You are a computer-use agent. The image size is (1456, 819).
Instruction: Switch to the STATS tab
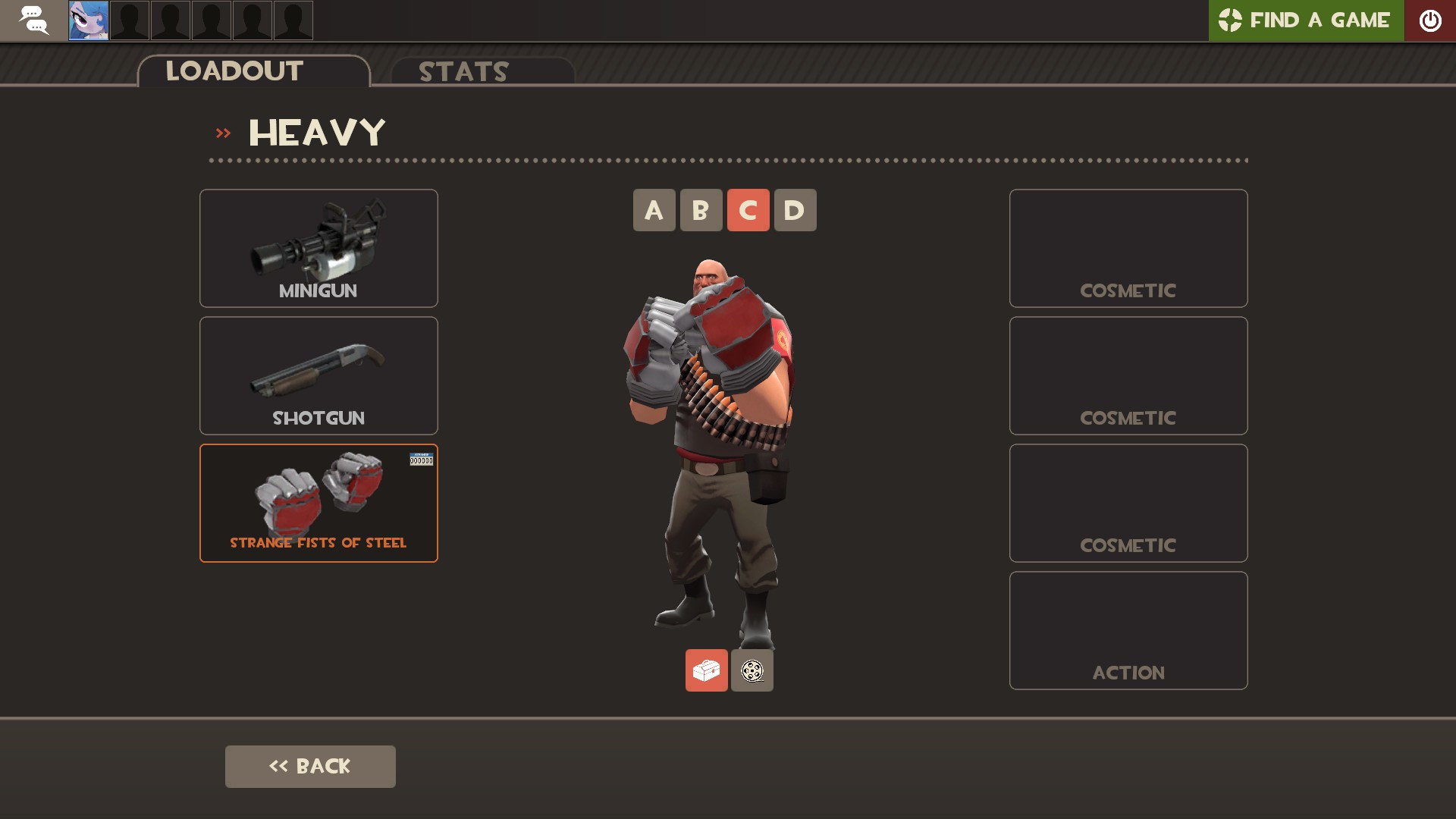click(x=463, y=72)
